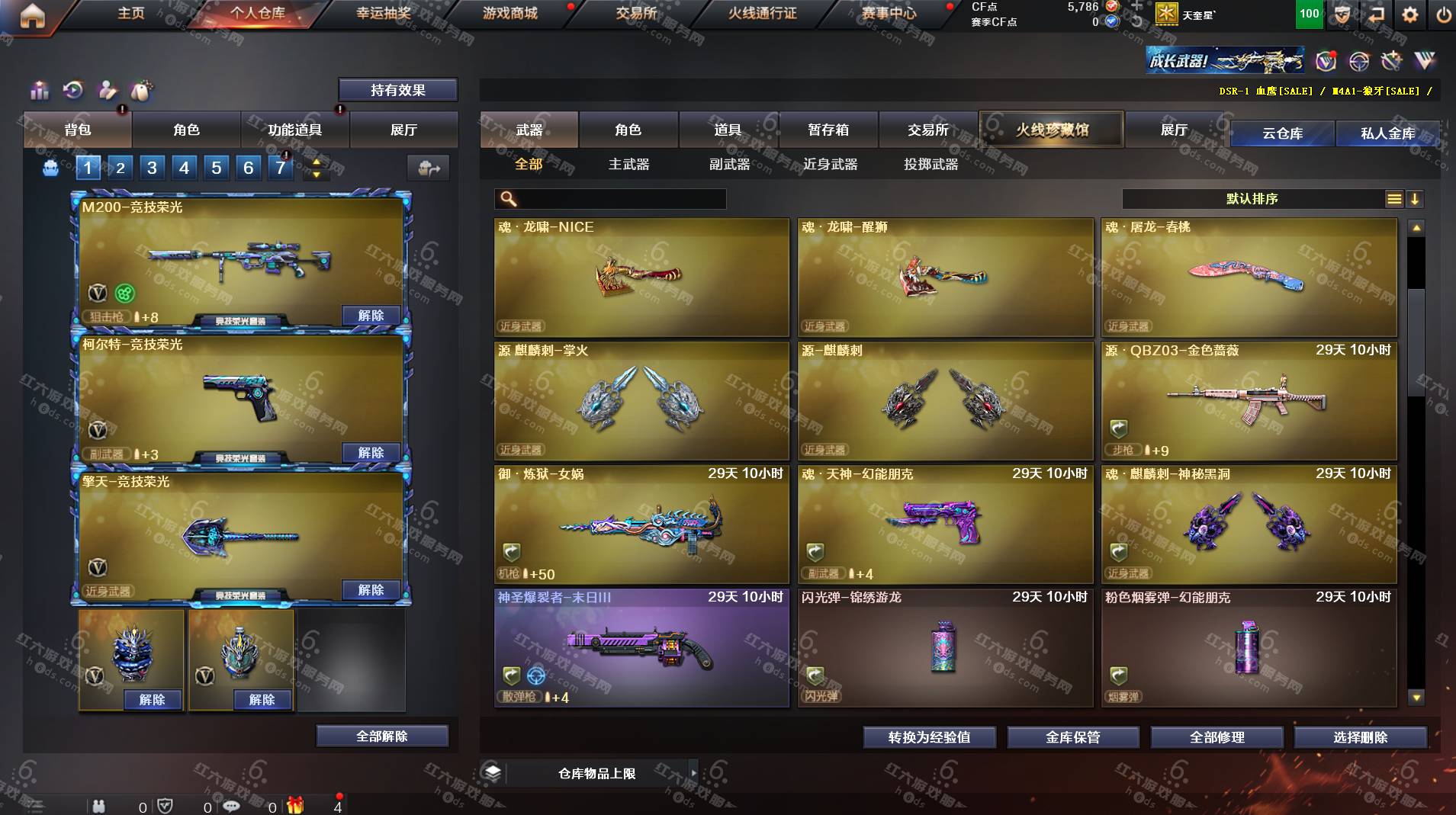The width and height of the screenshot is (1456, 815).
Task: Open the replay history icon top left
Action: [72, 90]
